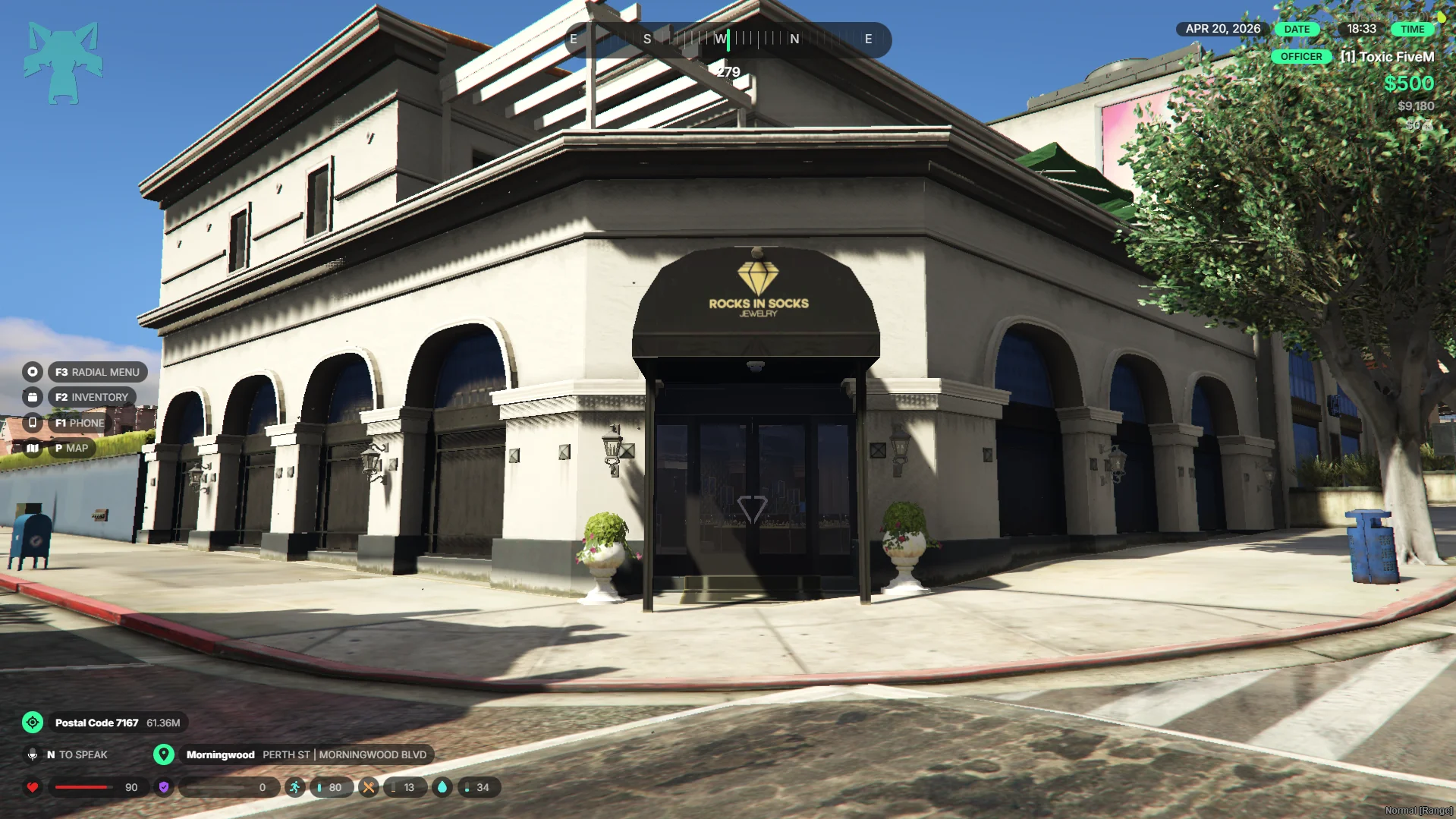Open the phone icon

(x=33, y=423)
